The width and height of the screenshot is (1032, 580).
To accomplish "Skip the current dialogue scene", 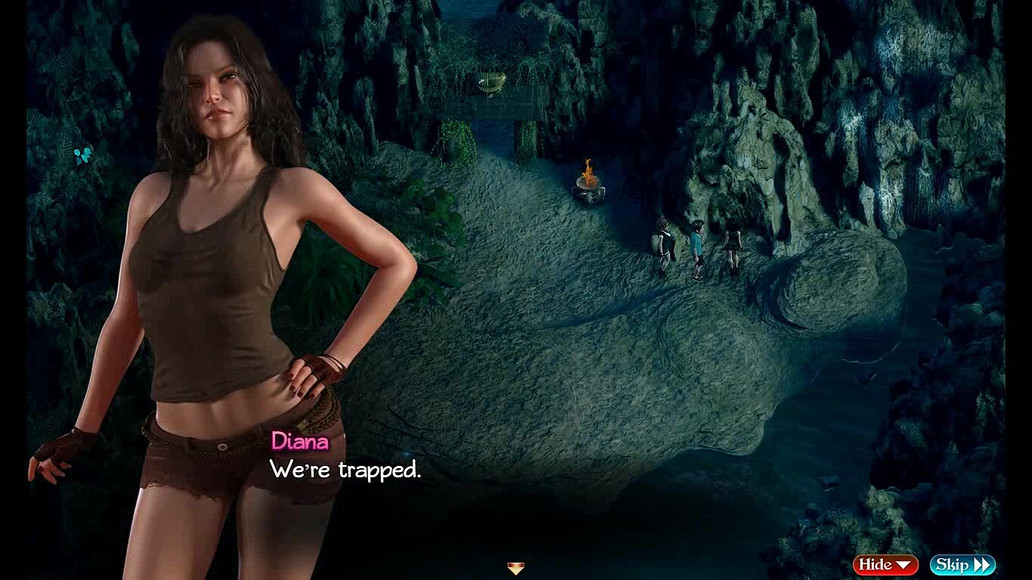I will click(962, 565).
